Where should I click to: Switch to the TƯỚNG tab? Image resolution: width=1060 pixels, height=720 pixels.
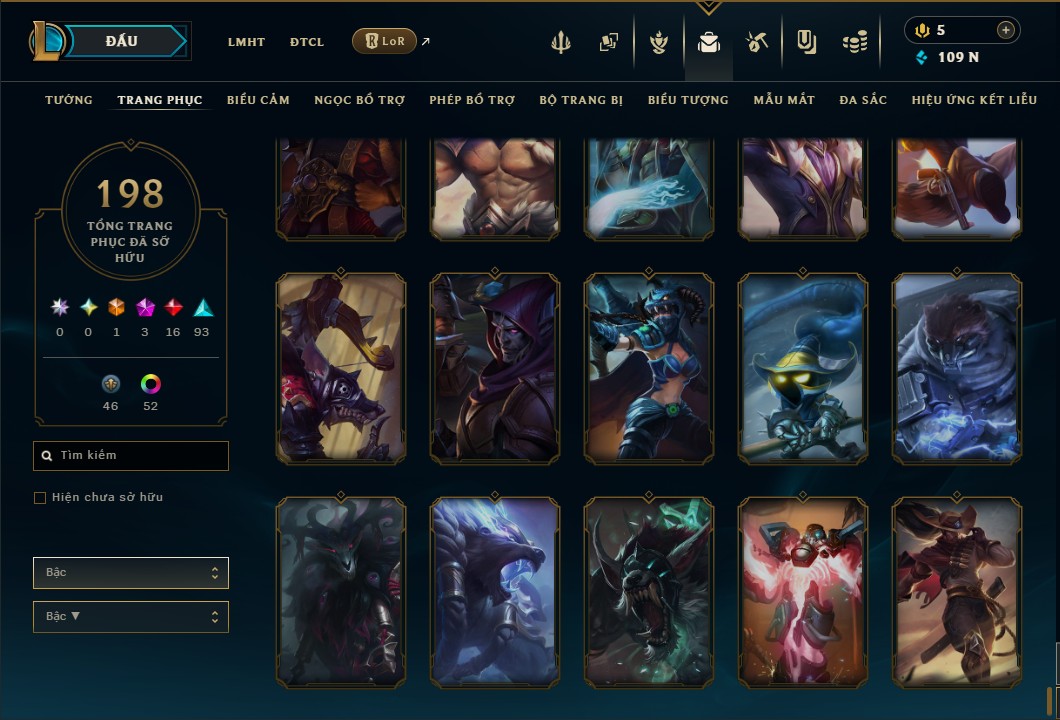[69, 100]
